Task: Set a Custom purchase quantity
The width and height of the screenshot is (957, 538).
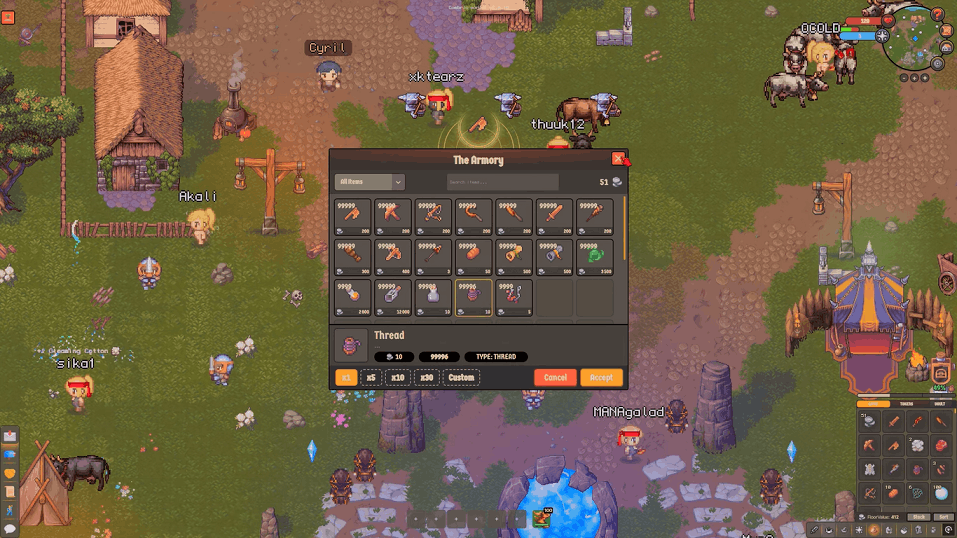Action: [x=461, y=377]
